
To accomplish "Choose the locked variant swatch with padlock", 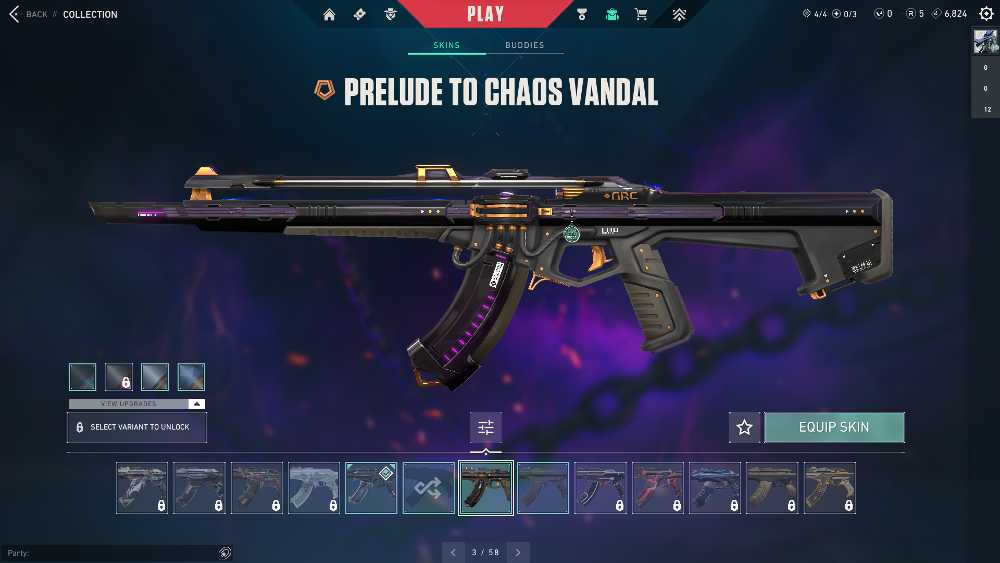I will click(x=119, y=377).
